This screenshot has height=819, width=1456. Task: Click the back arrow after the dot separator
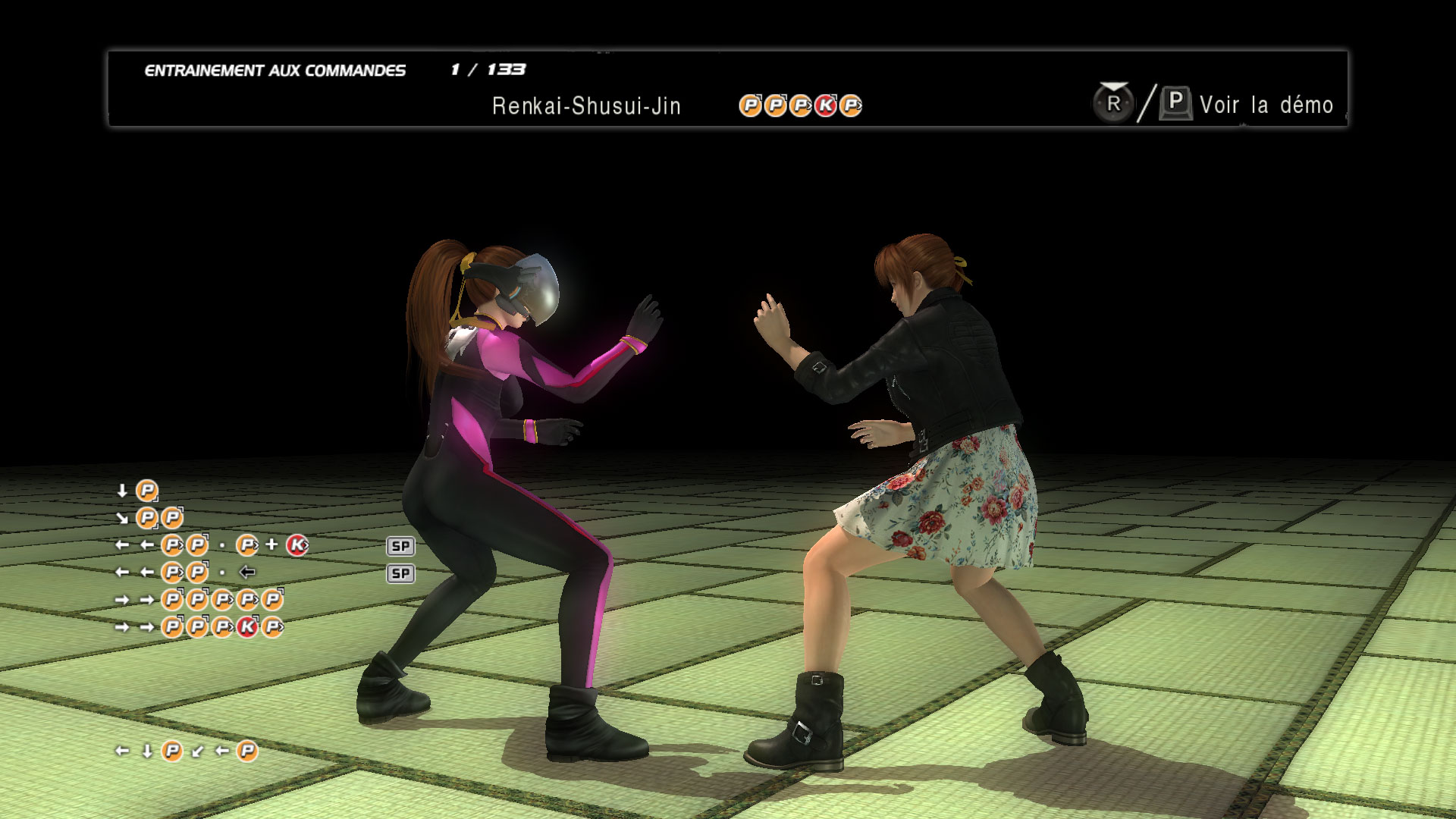pyautogui.click(x=247, y=573)
